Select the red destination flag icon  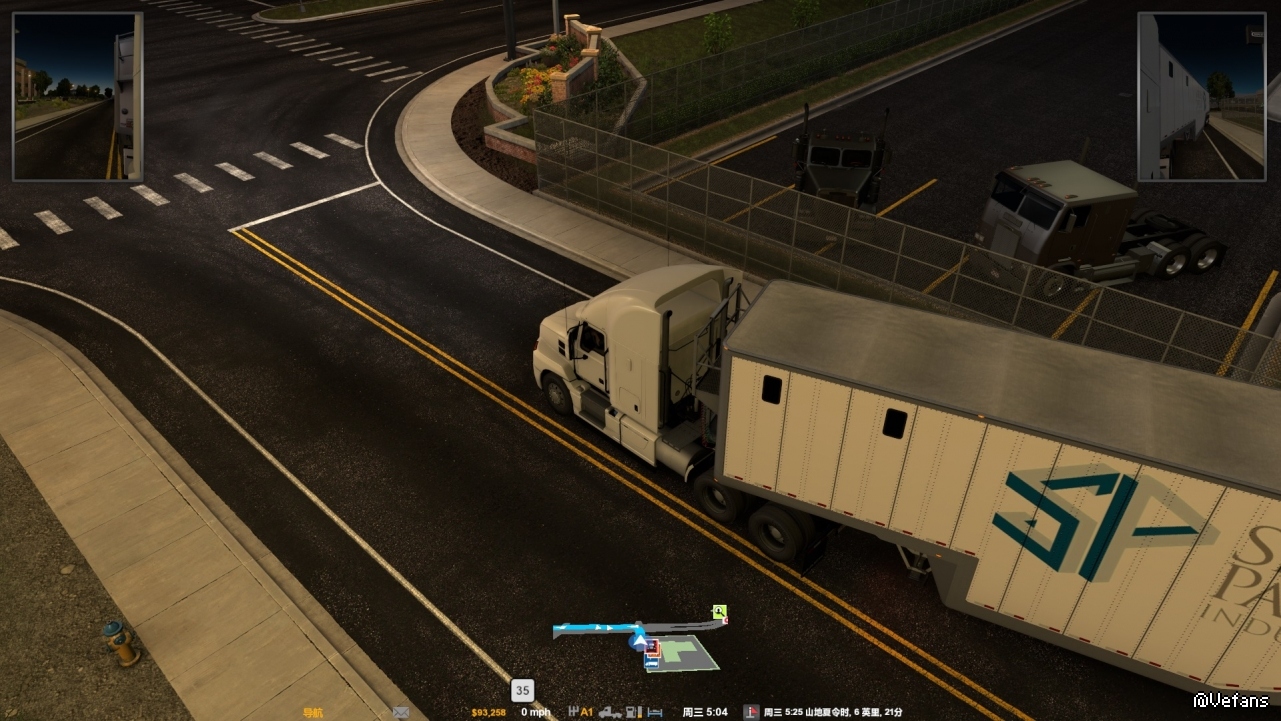751,712
